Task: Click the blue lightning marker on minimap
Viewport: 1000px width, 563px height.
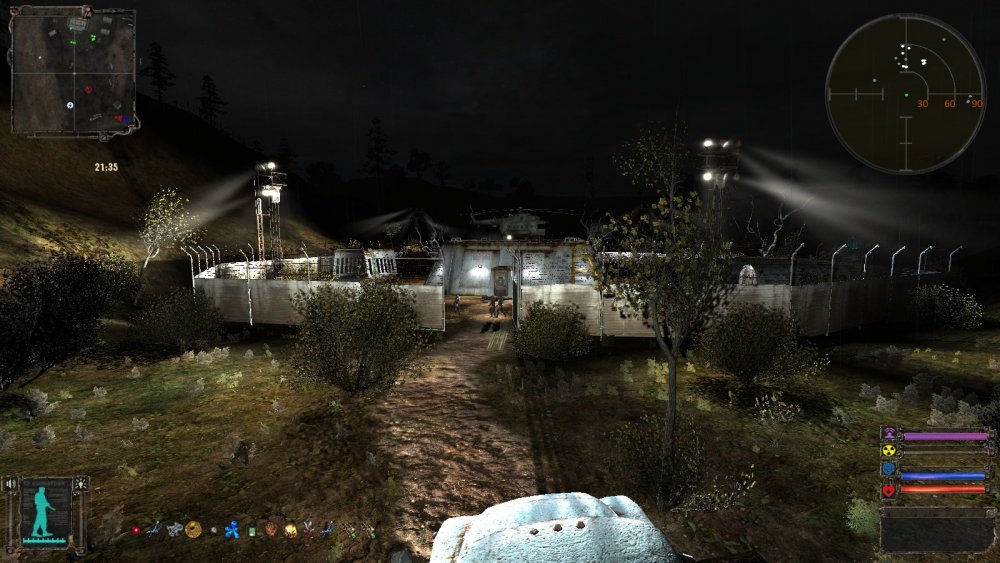Action: 70,105
